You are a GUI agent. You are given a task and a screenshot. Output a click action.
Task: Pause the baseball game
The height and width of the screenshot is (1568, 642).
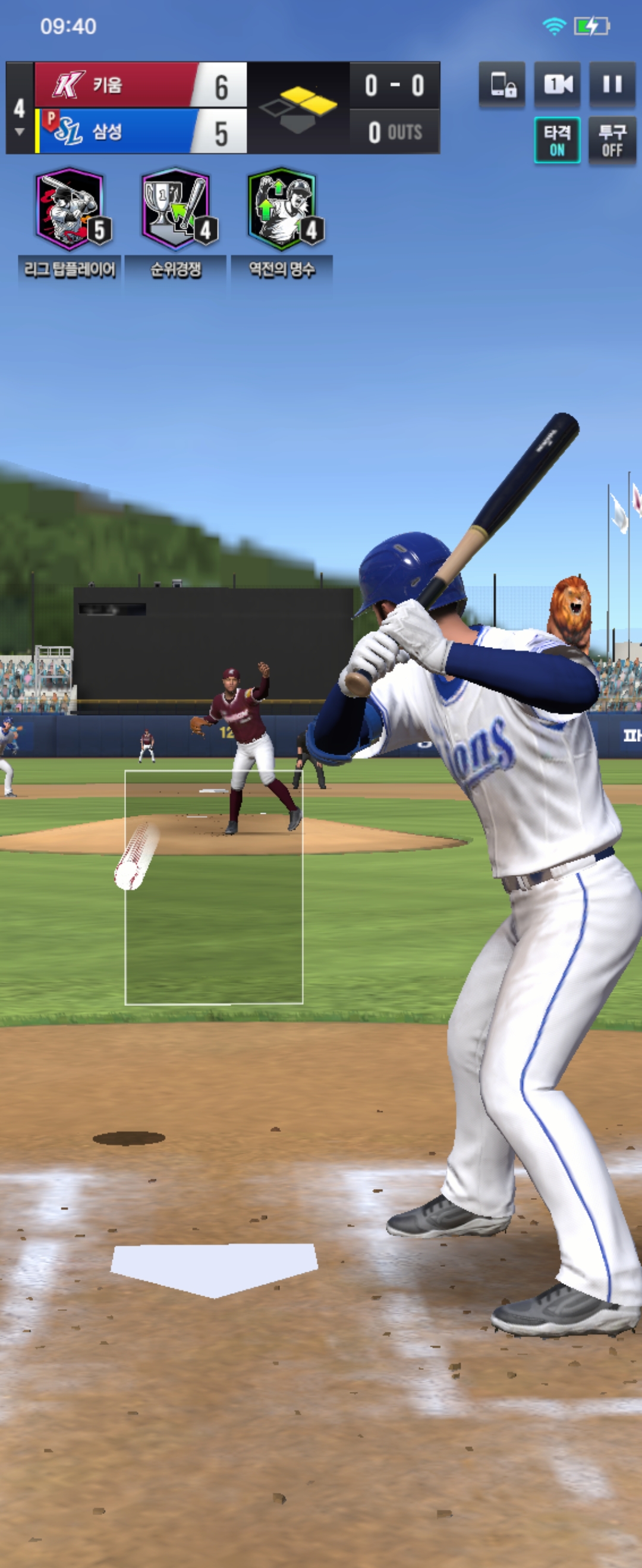(x=612, y=84)
